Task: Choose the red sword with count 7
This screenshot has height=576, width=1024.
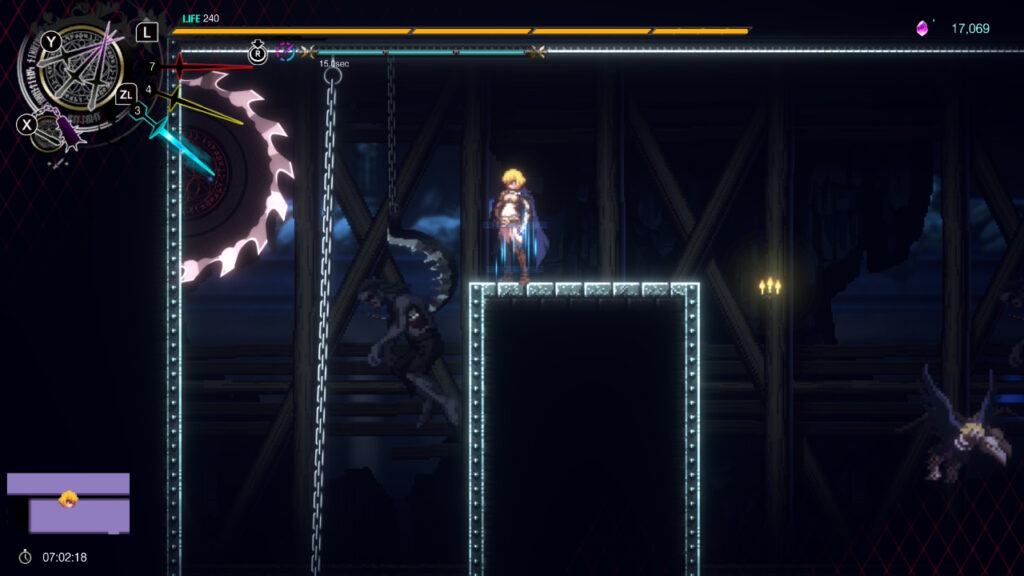Action: (200, 67)
